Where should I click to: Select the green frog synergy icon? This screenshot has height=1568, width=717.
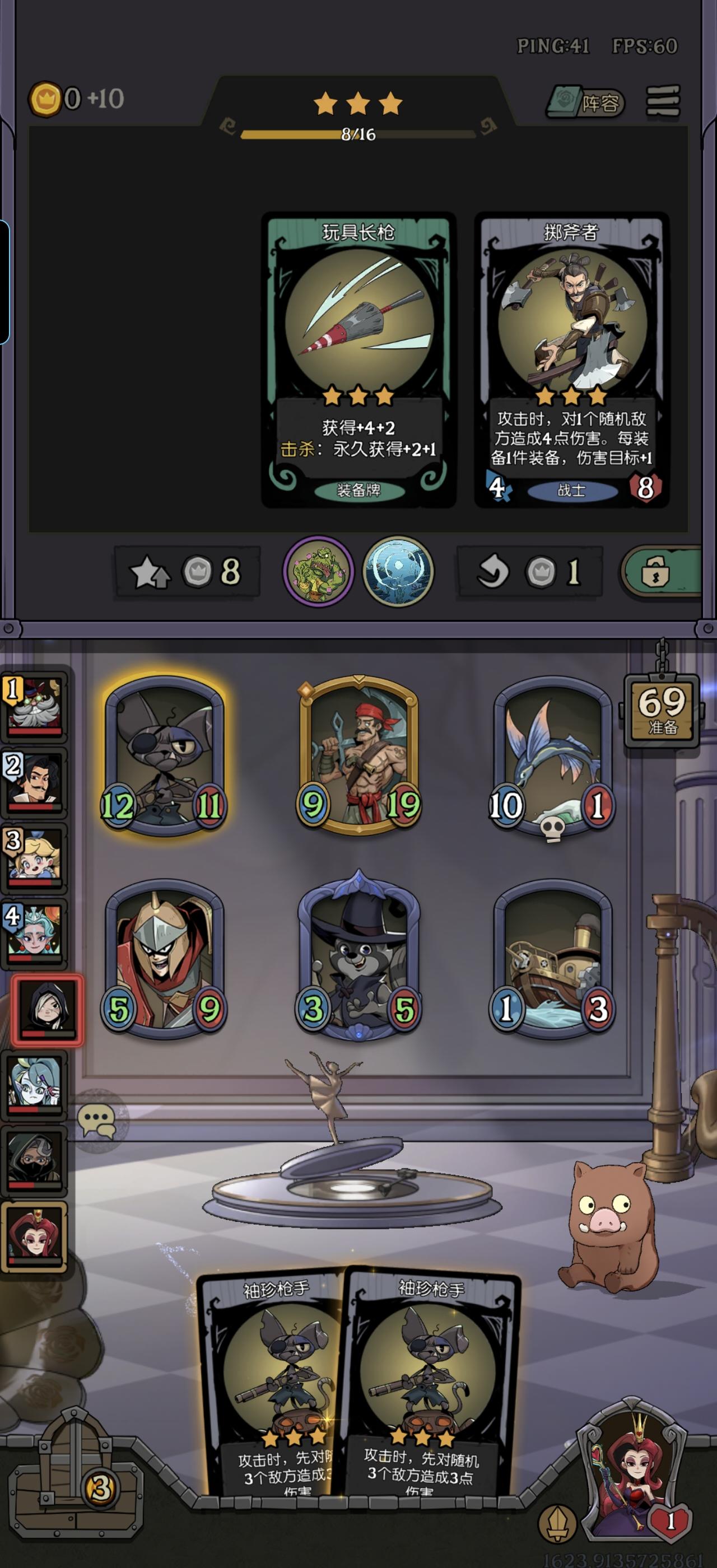click(319, 571)
